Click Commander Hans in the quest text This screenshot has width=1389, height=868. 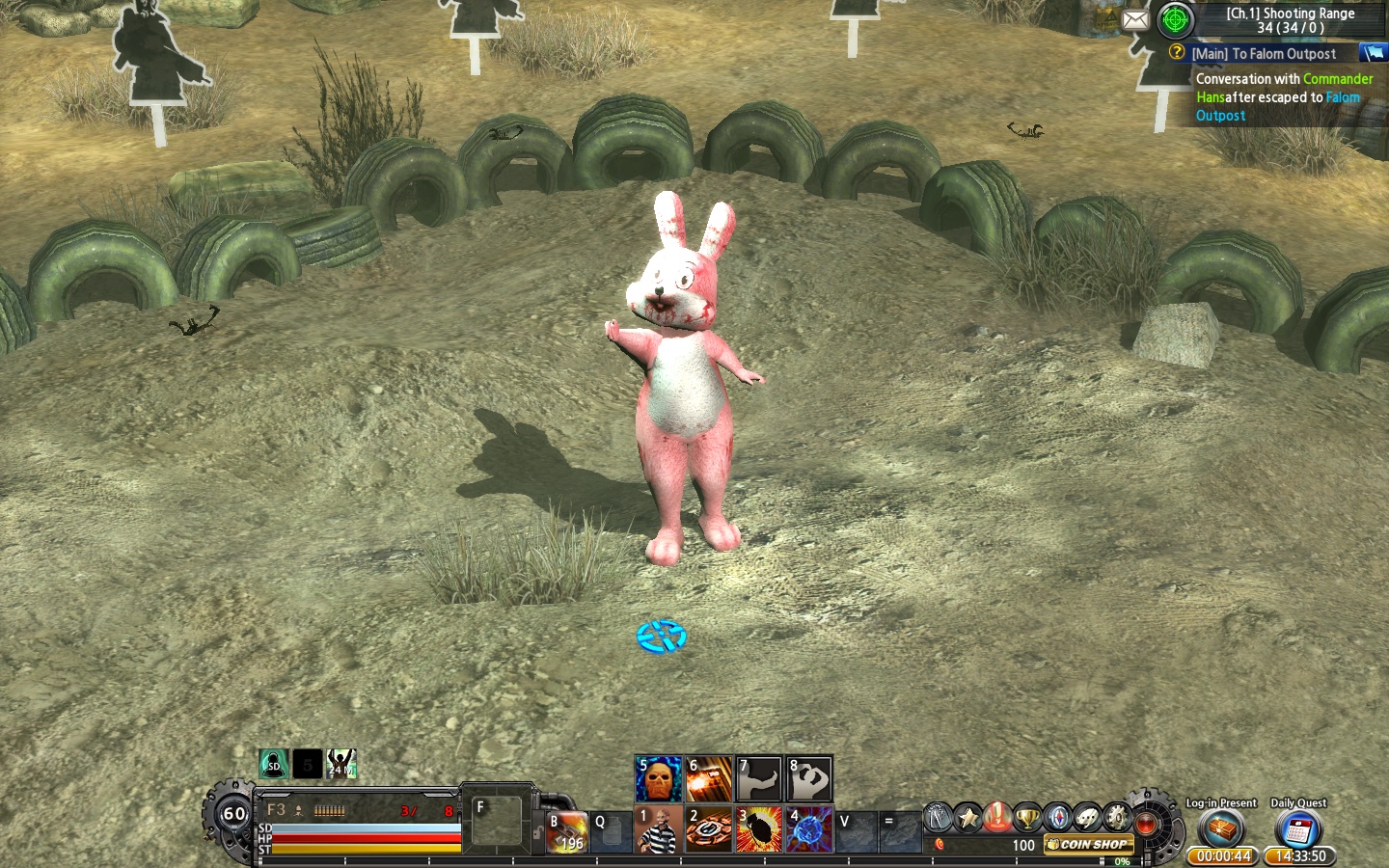1338,79
